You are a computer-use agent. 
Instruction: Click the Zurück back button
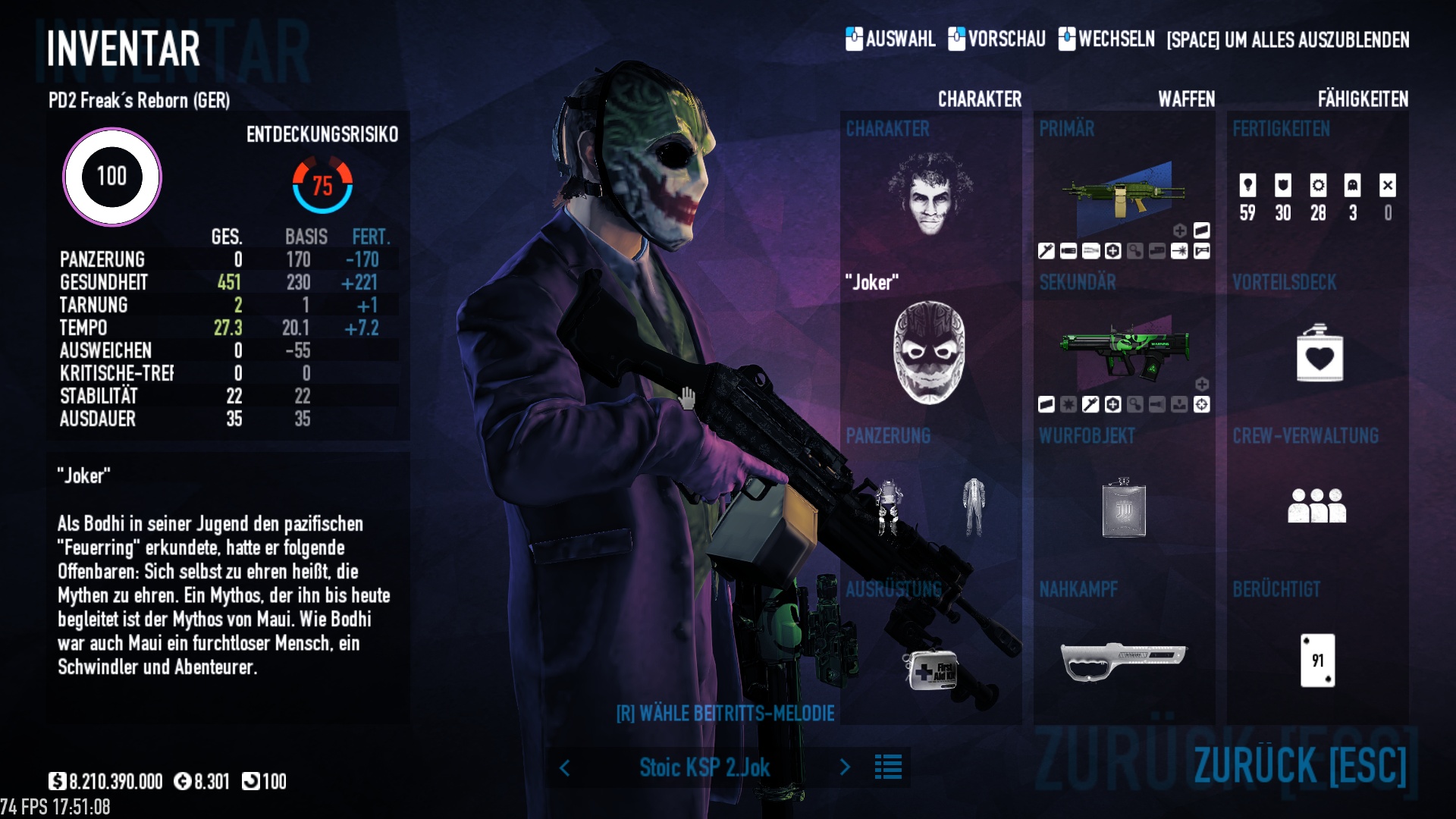click(x=1299, y=764)
